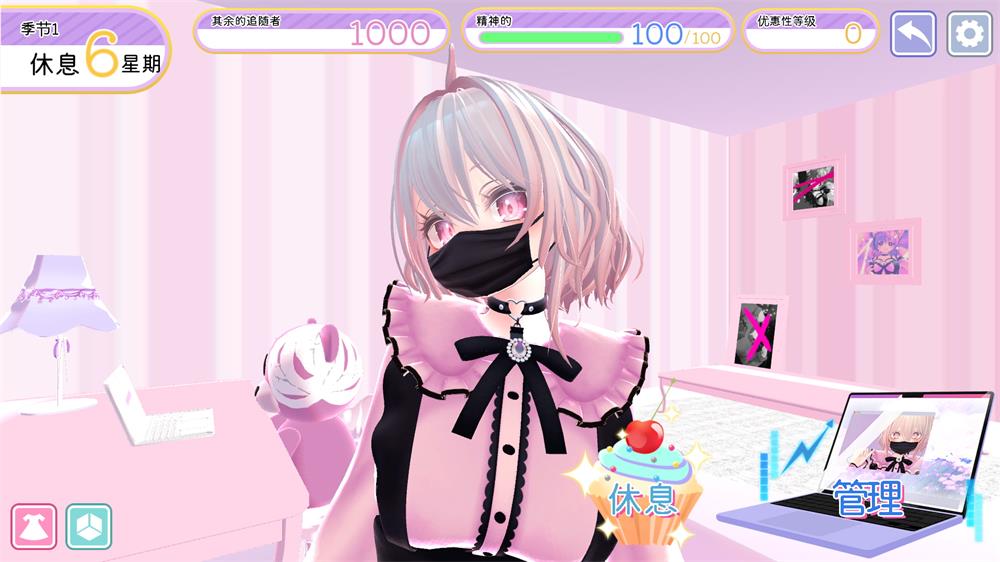The width and height of the screenshot is (1000, 562).
Task: Click the back arrow button
Action: click(x=913, y=34)
